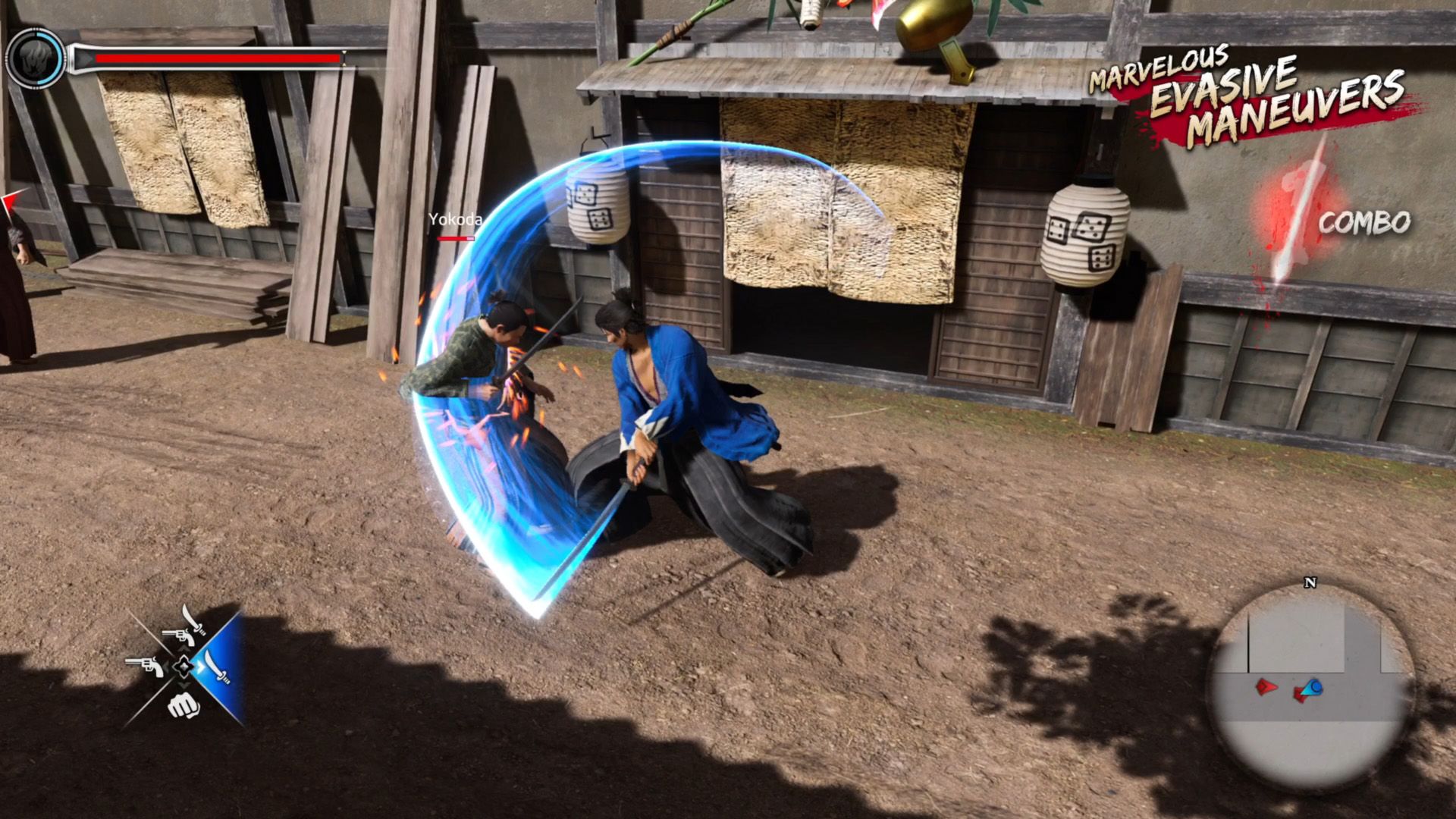Click the down chevron below the style wheel center
Image resolution: width=1456 pixels, height=819 pixels.
tap(184, 684)
